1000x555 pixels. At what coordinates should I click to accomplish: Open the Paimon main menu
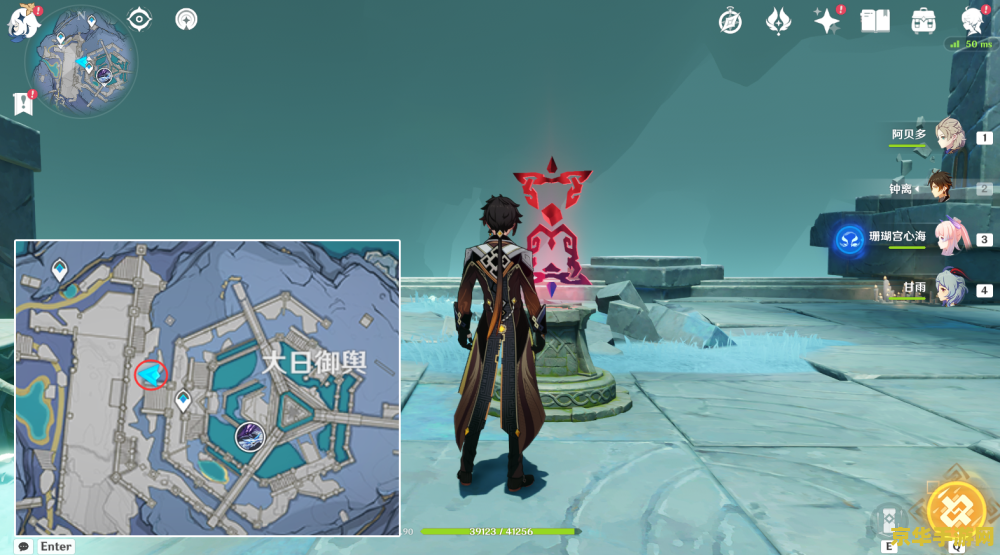(x=22, y=22)
